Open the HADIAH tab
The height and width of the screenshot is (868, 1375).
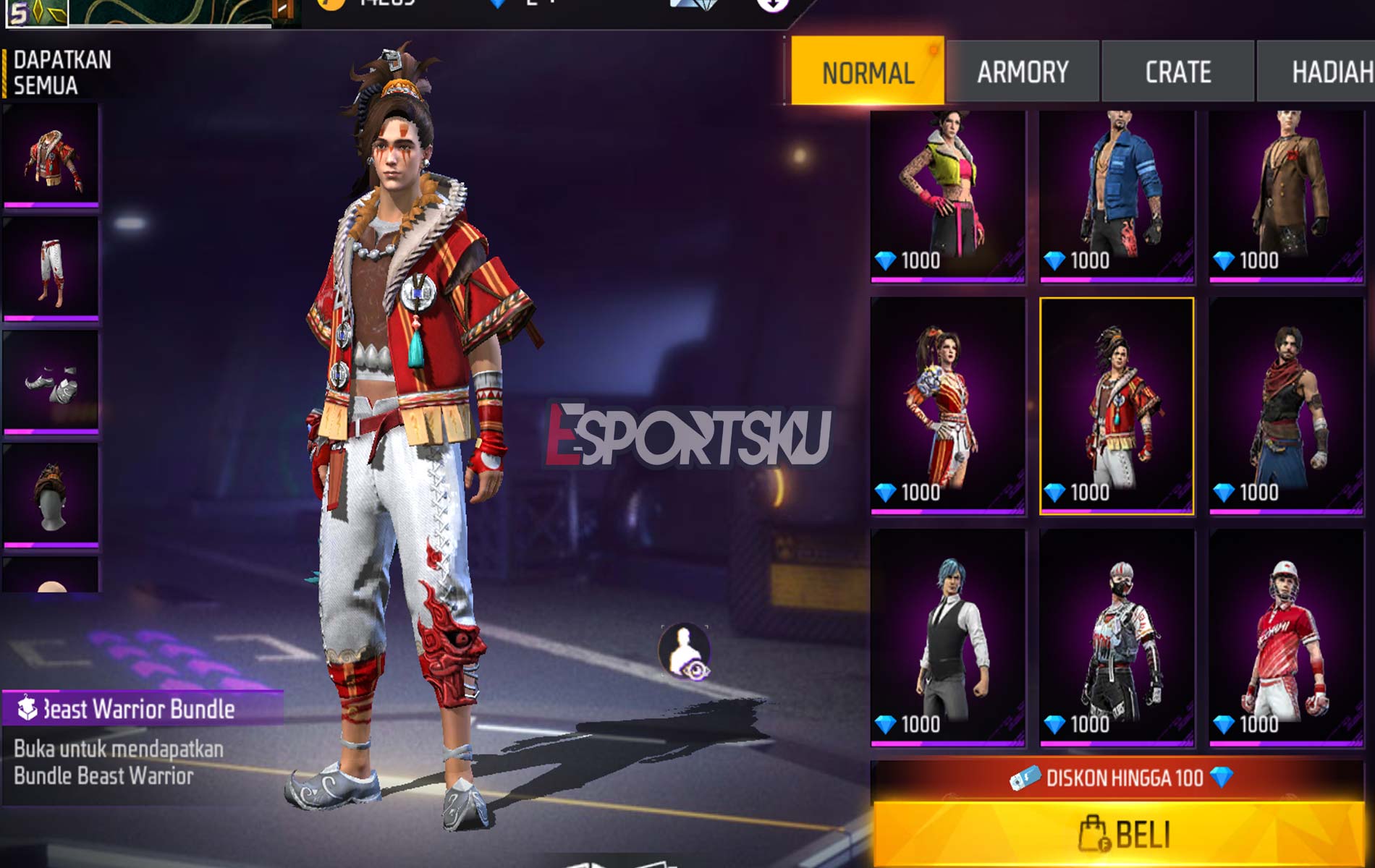(x=1335, y=71)
